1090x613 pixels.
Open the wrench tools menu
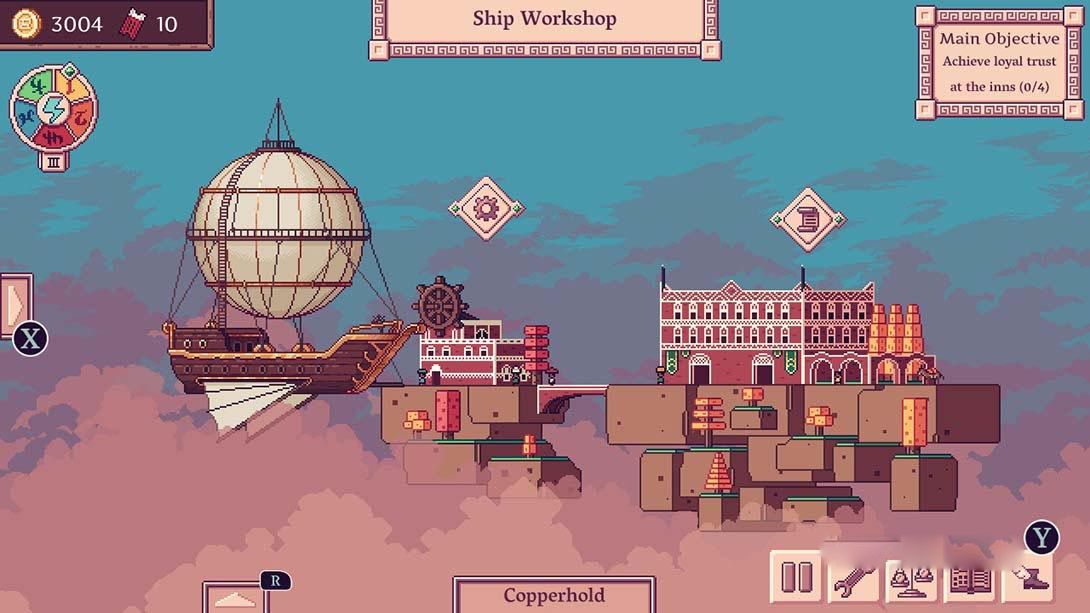click(853, 578)
